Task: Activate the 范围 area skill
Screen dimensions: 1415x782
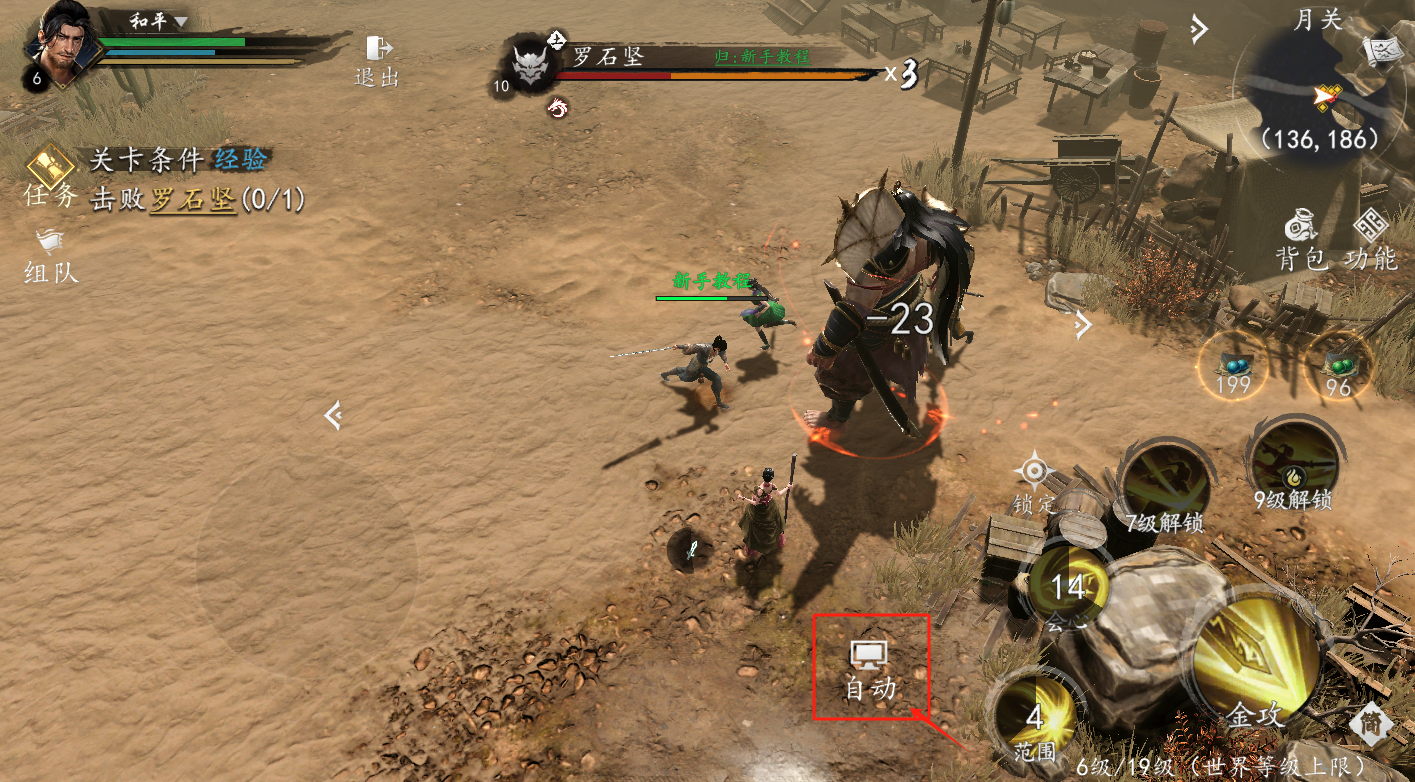Action: [1034, 718]
